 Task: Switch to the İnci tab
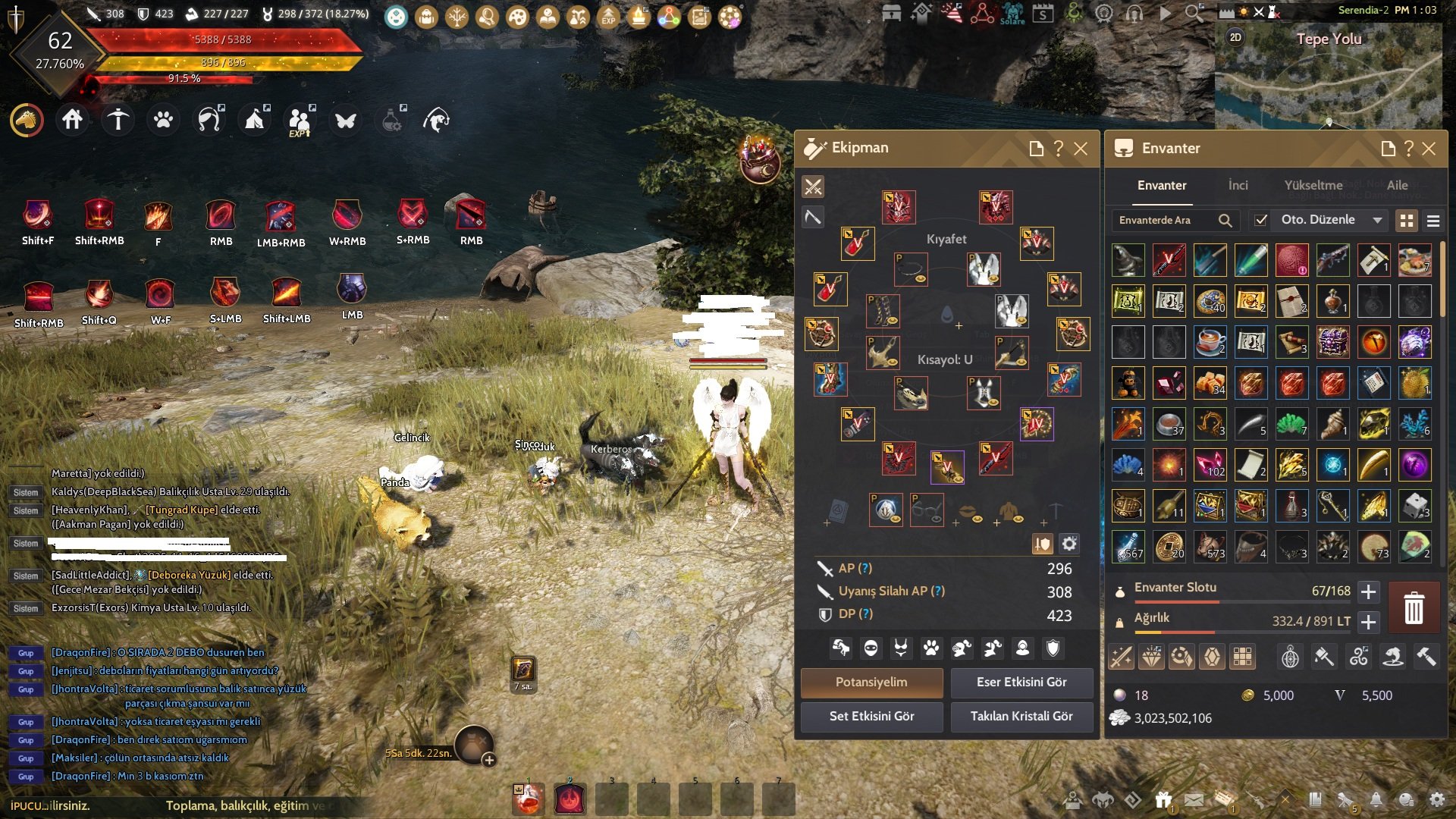[1238, 186]
